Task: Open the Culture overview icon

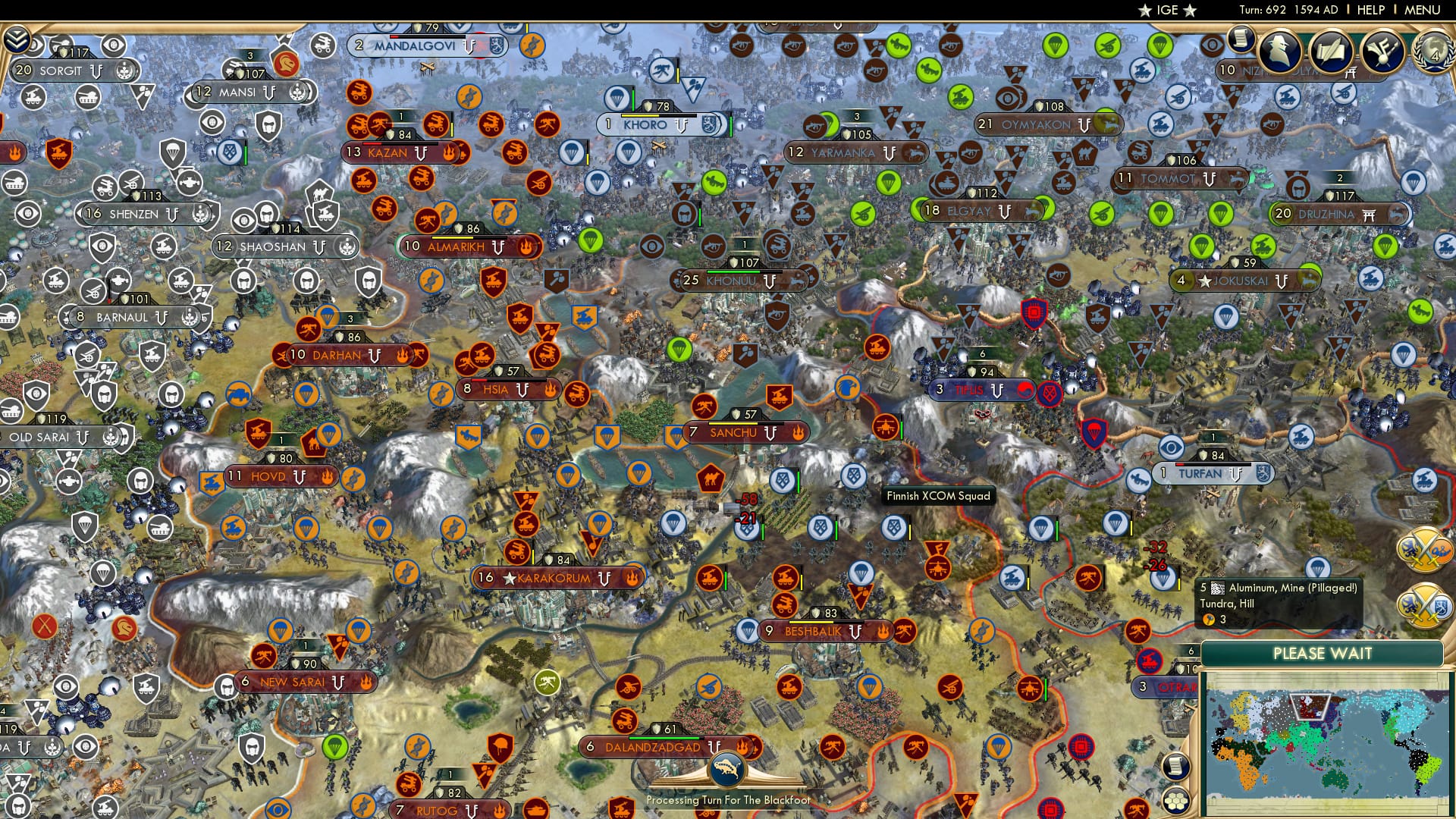Action: coord(1382,51)
